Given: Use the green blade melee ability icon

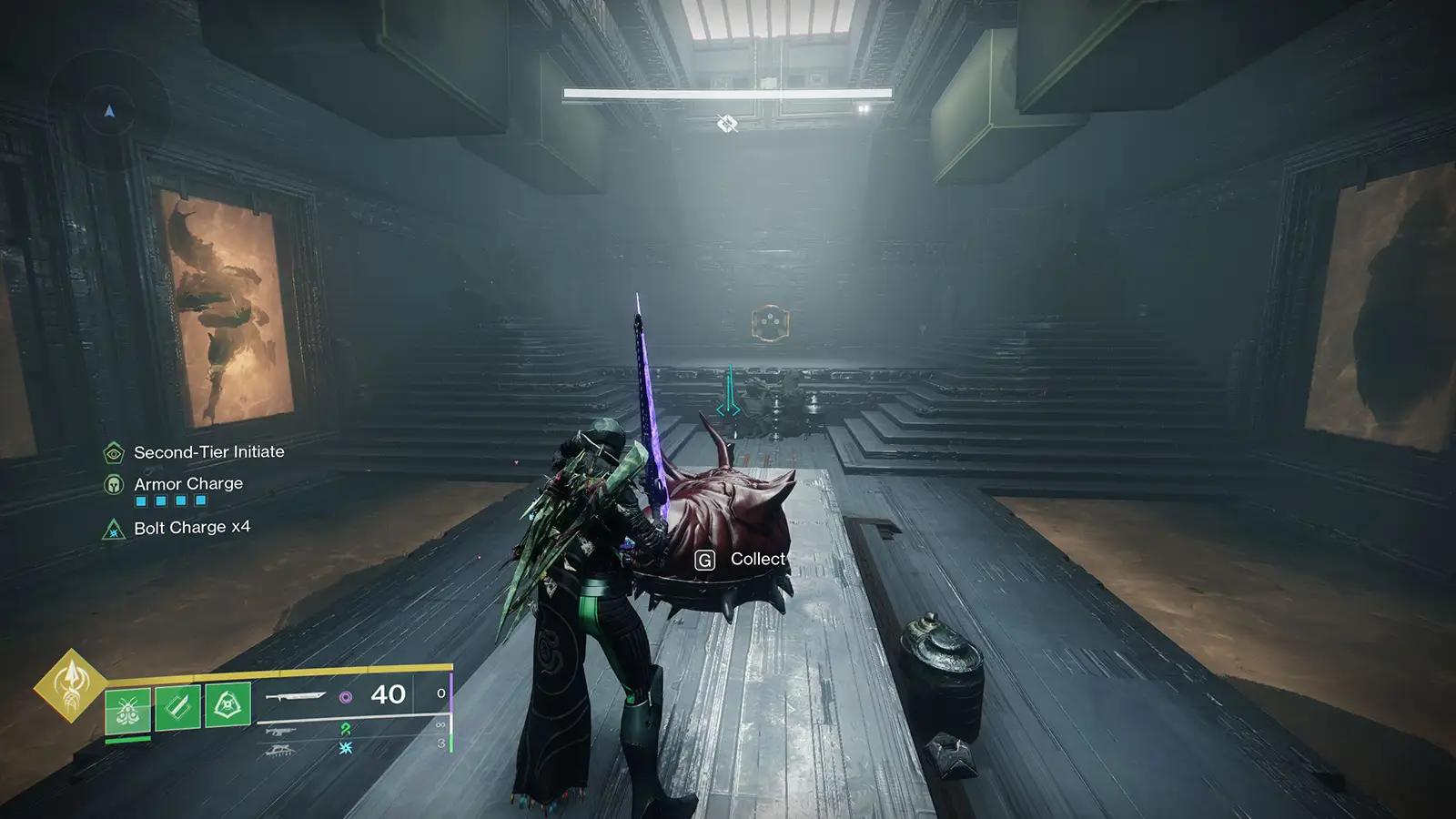Looking at the screenshot, I should (177, 706).
